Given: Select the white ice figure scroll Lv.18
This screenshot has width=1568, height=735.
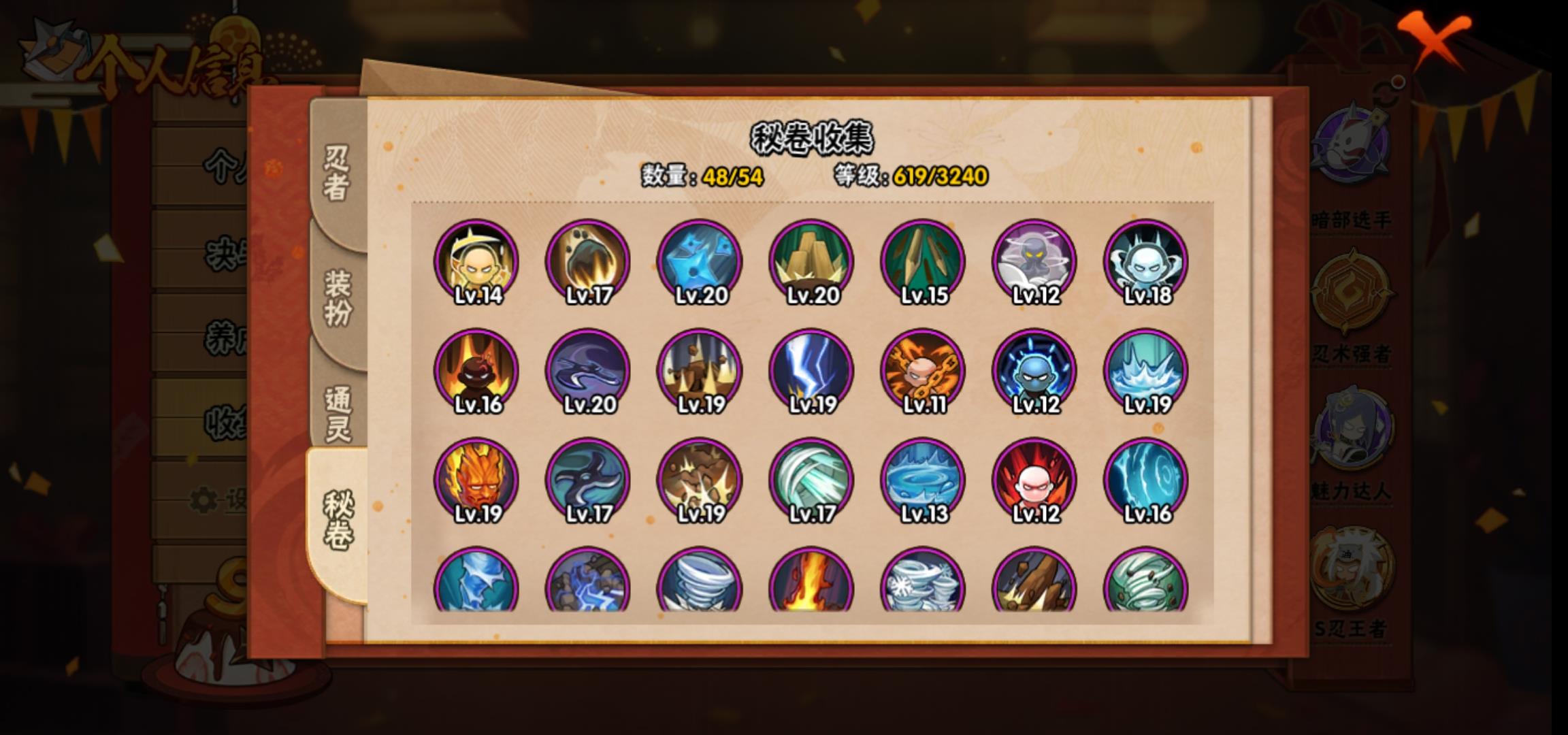Looking at the screenshot, I should (1146, 262).
